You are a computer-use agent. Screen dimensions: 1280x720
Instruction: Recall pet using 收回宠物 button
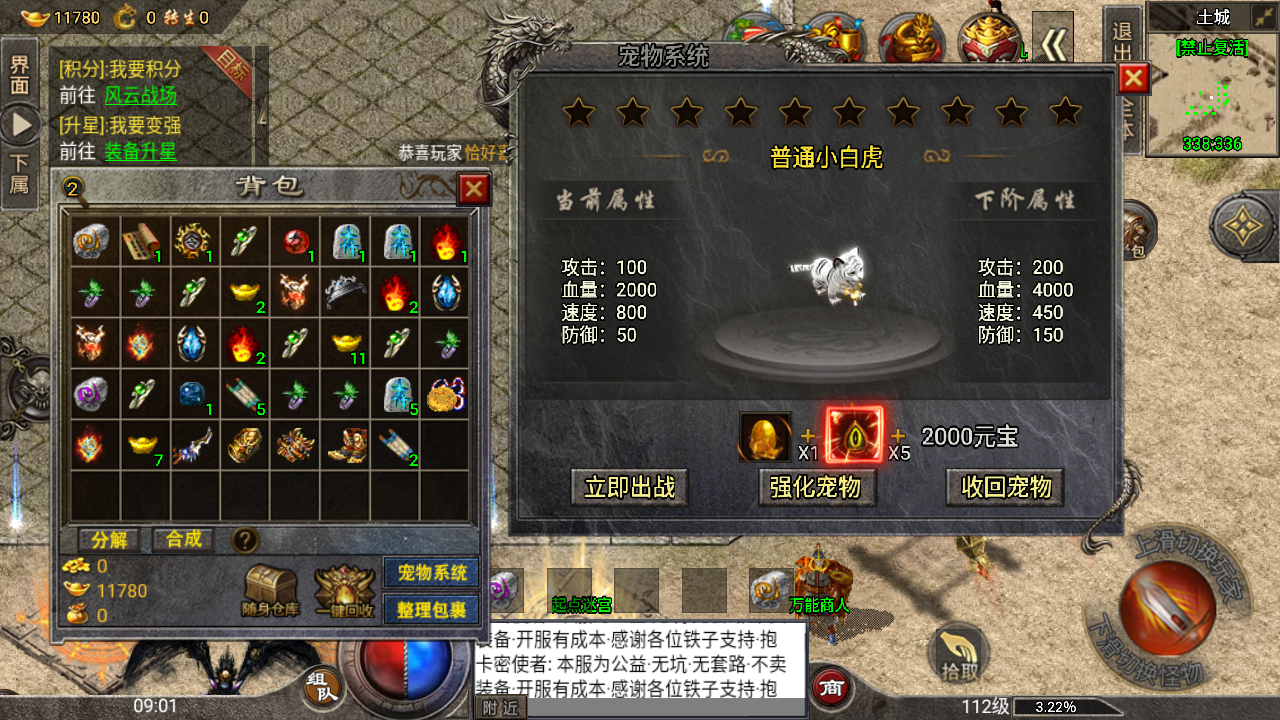pos(1005,487)
